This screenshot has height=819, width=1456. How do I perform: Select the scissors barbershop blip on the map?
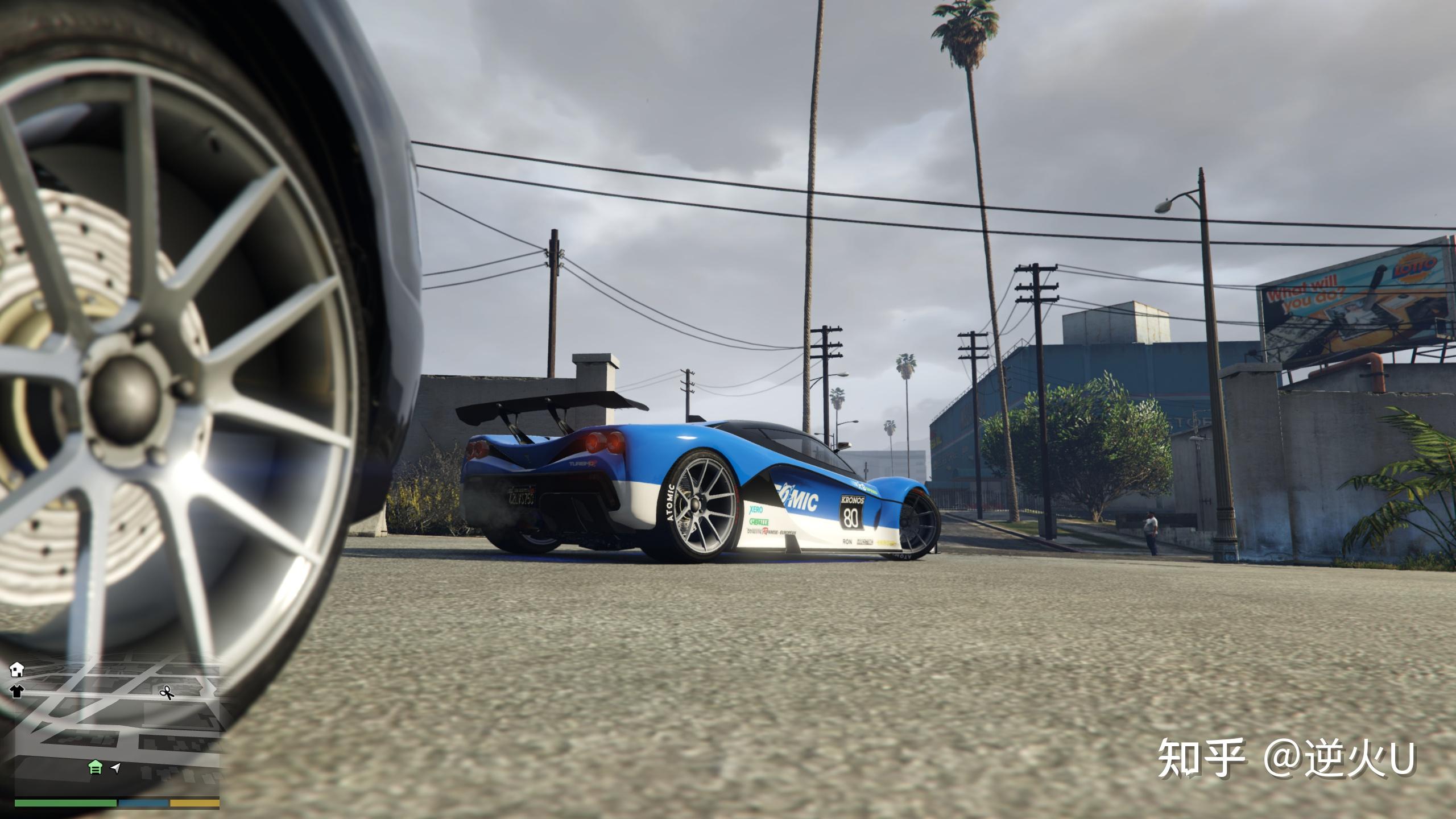[x=167, y=693]
